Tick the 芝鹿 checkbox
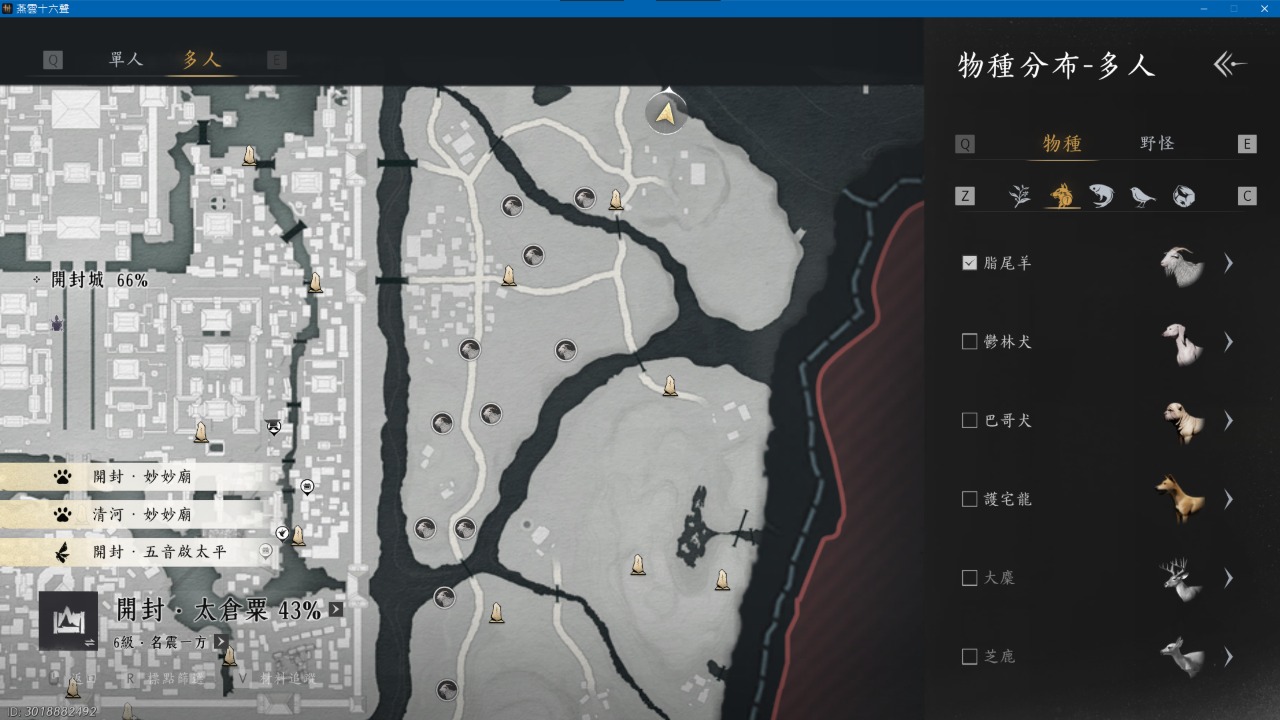Image resolution: width=1280 pixels, height=720 pixels. pos(969,657)
